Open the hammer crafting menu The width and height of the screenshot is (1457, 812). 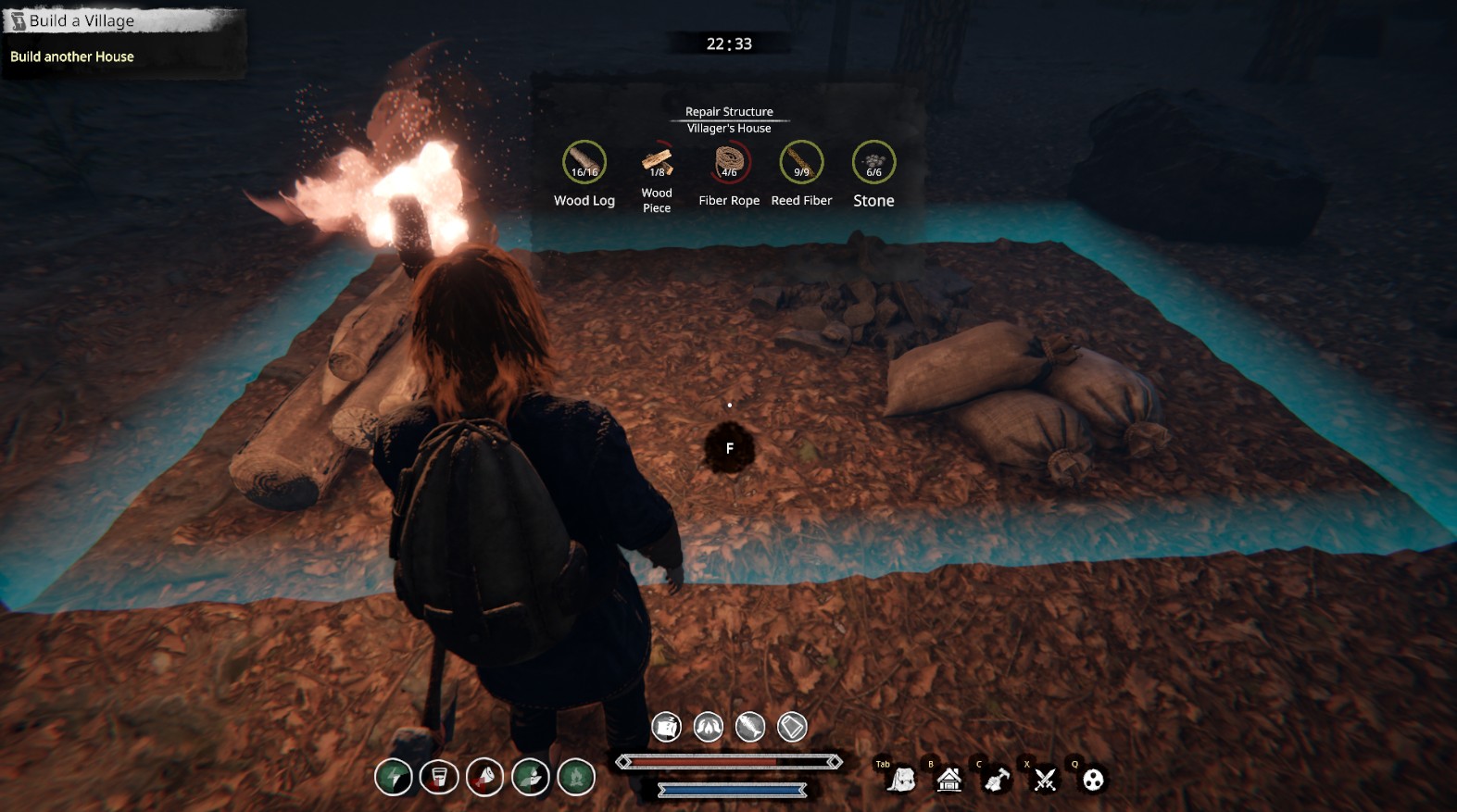point(998,780)
